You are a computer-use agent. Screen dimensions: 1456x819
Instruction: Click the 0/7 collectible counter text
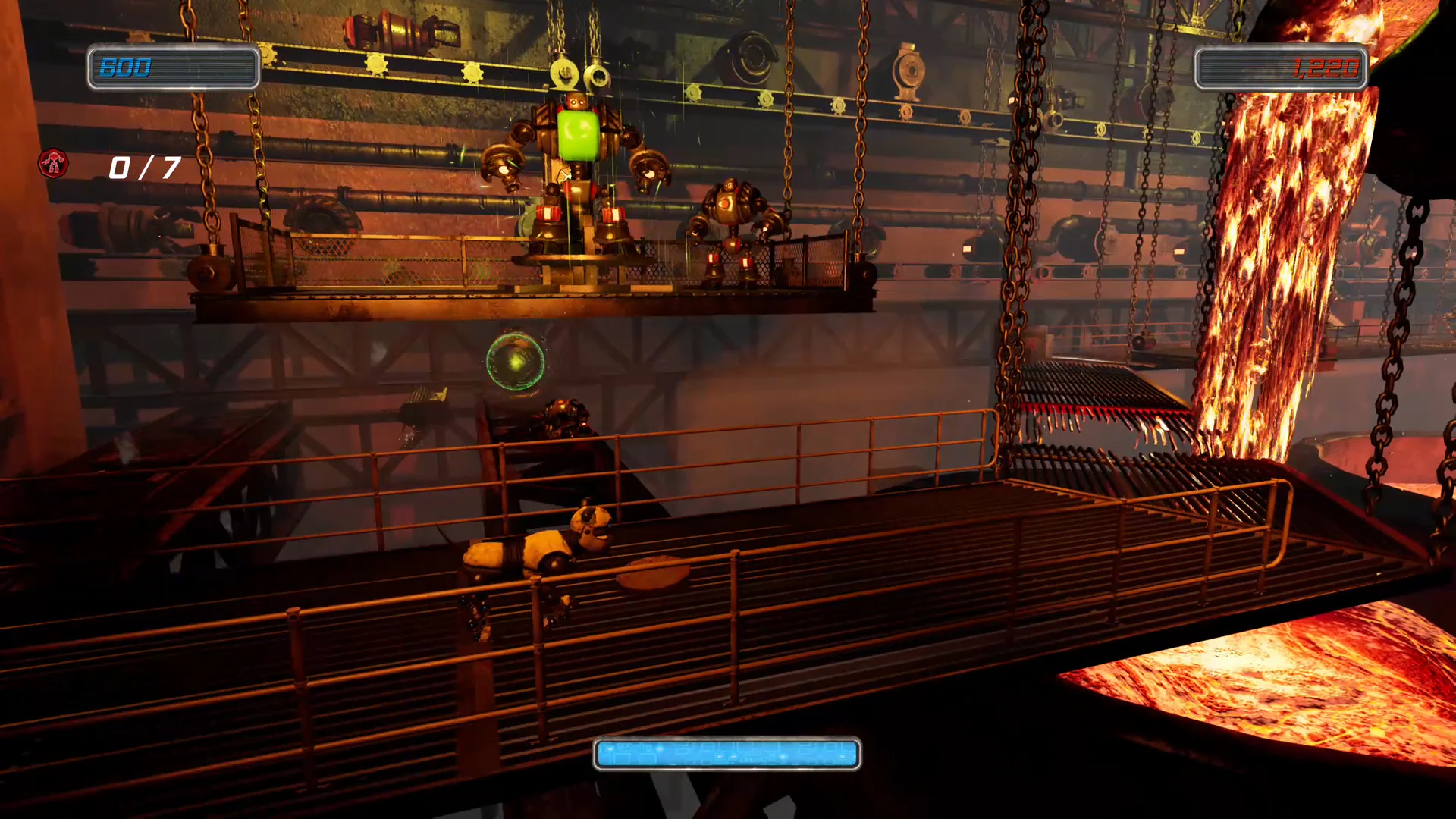point(144,167)
